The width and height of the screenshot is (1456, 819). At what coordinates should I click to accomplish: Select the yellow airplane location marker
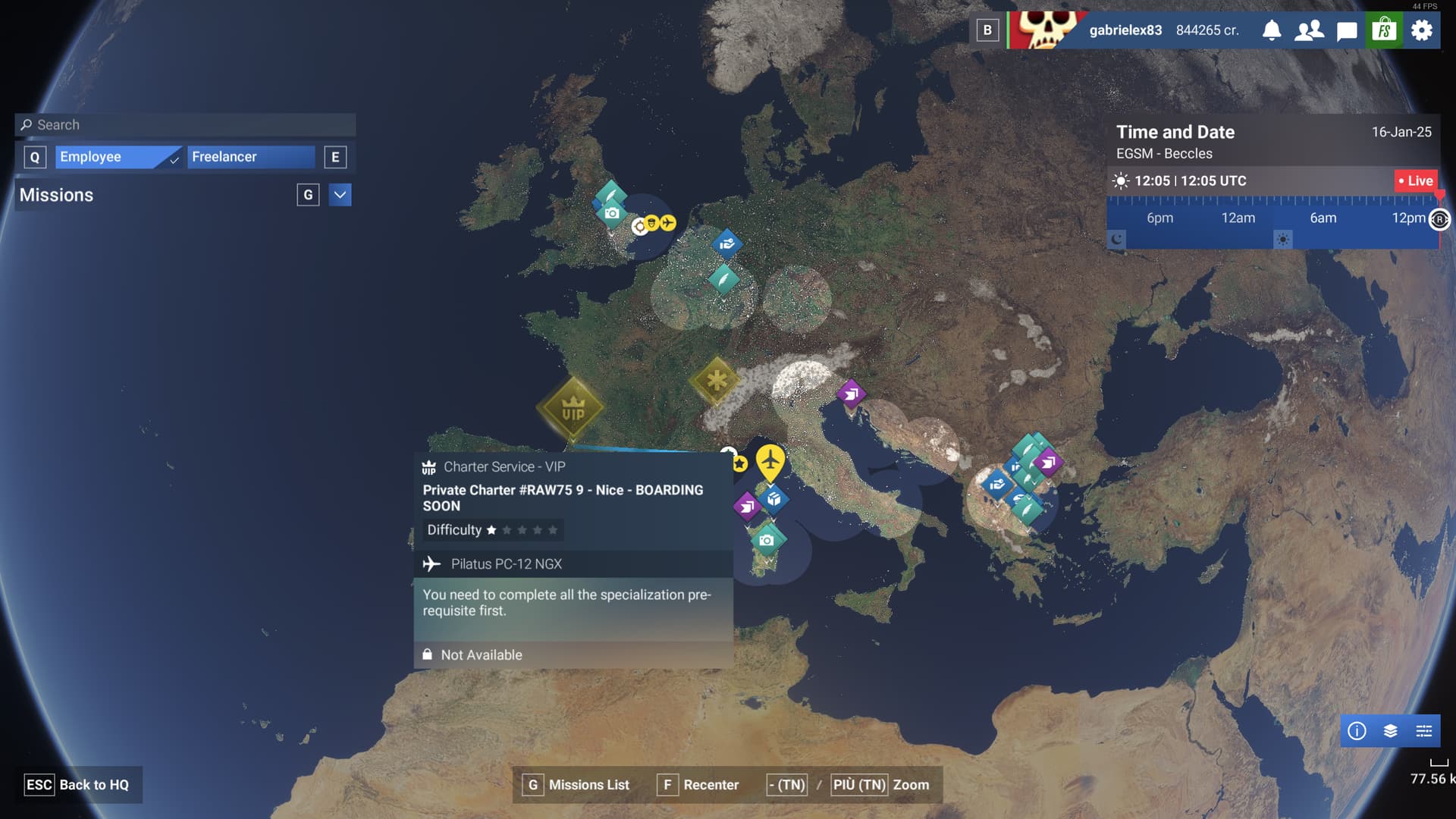[x=770, y=462]
